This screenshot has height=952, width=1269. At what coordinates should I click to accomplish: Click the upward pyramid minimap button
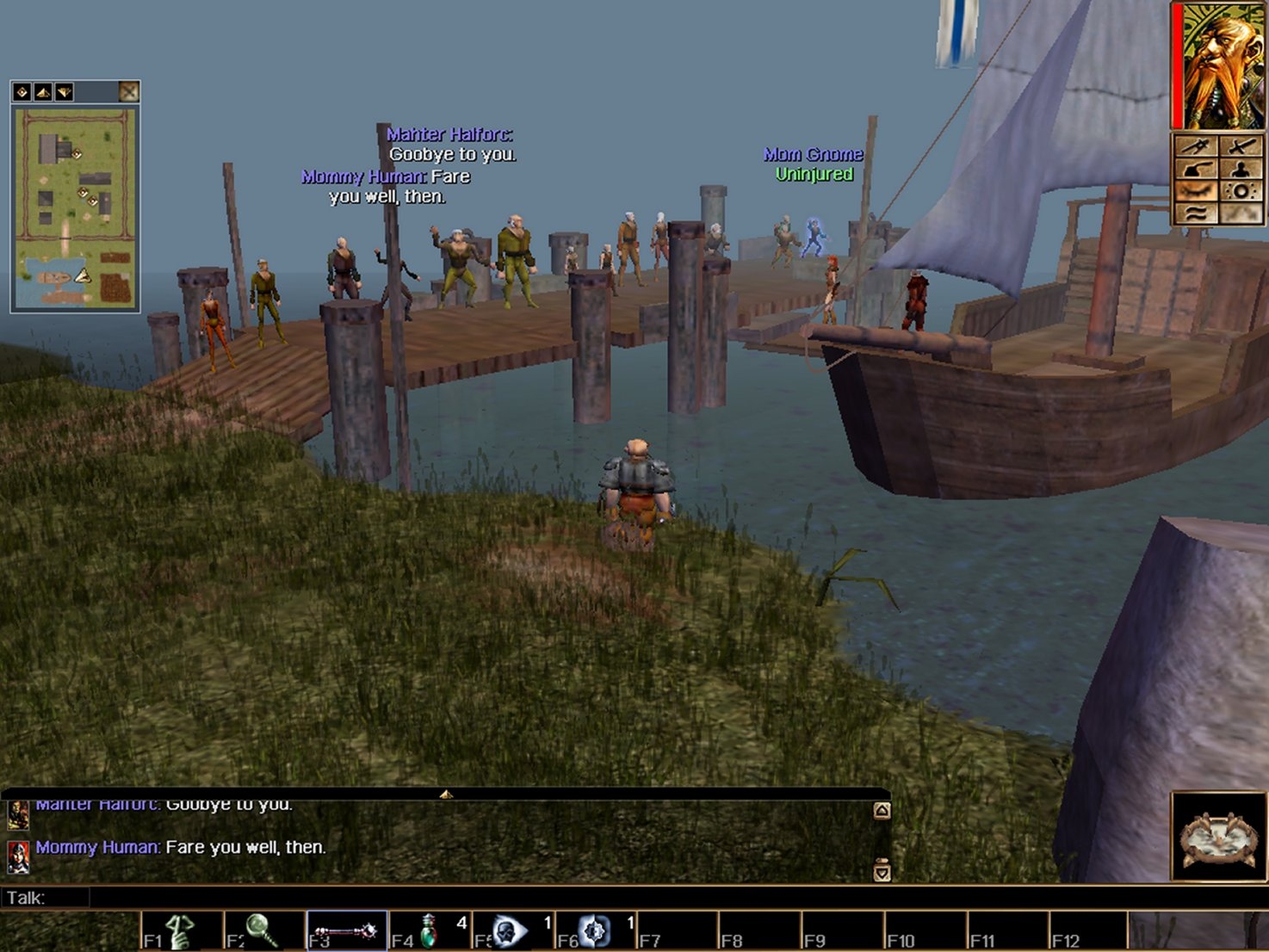point(43,92)
